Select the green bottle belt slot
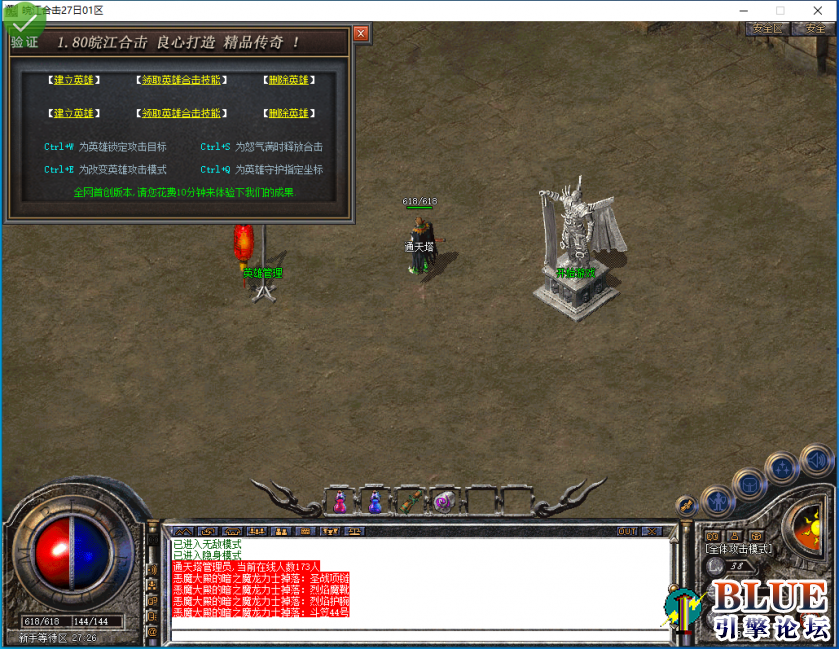 click(x=407, y=502)
